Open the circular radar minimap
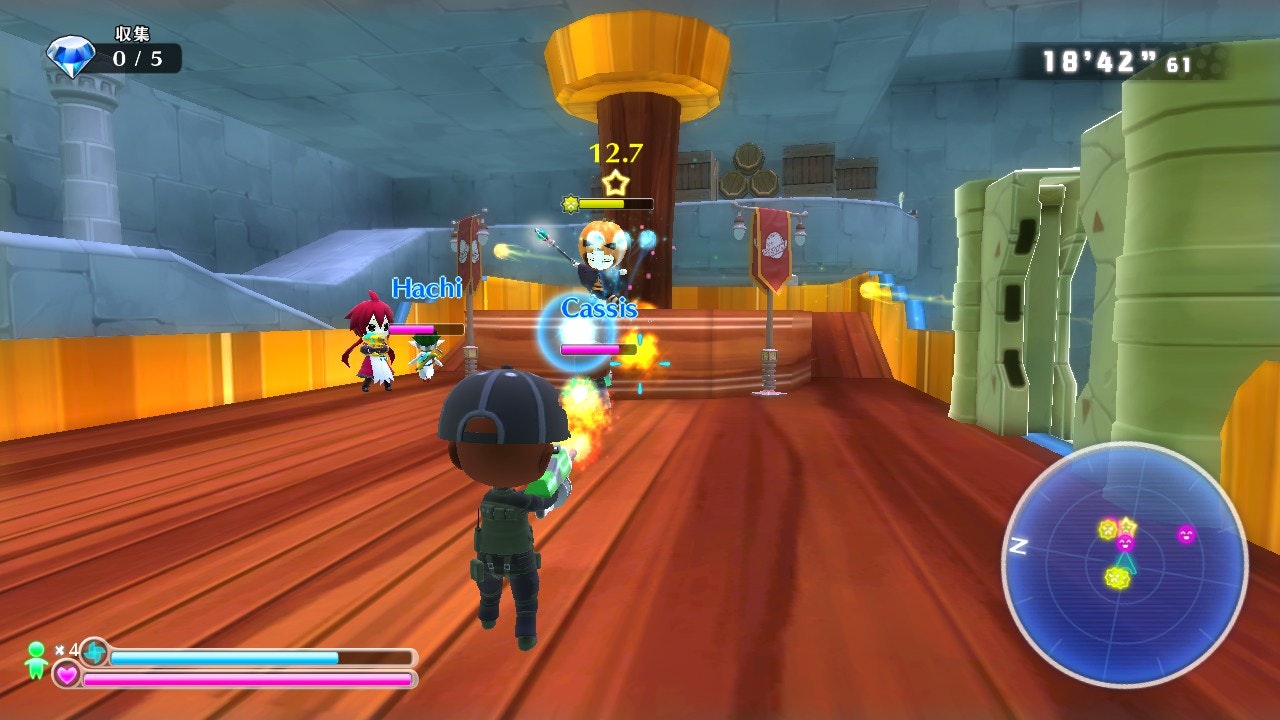This screenshot has height=720, width=1280. pyautogui.click(x=1125, y=564)
